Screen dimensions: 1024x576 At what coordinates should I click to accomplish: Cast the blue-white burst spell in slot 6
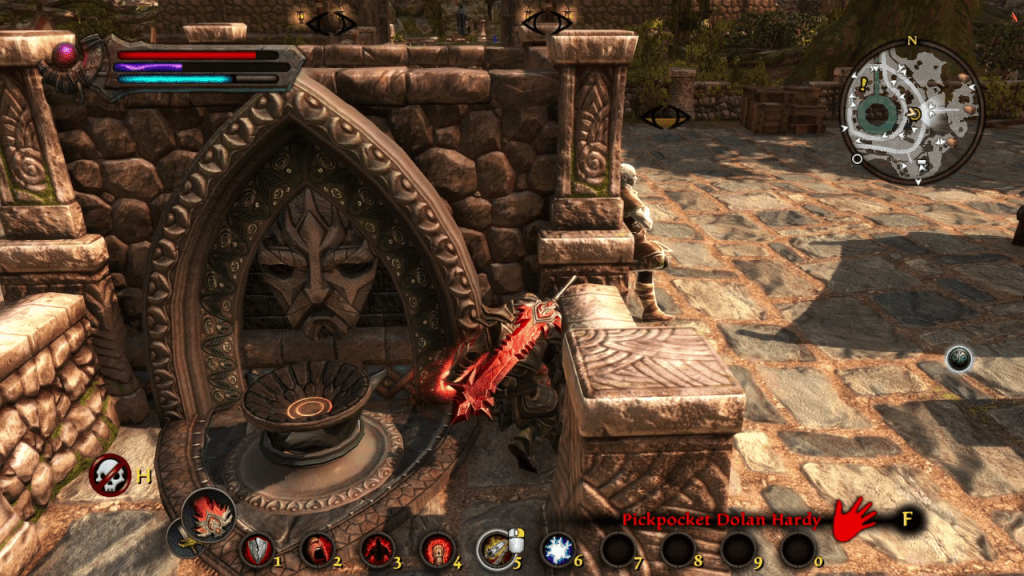tap(556, 549)
